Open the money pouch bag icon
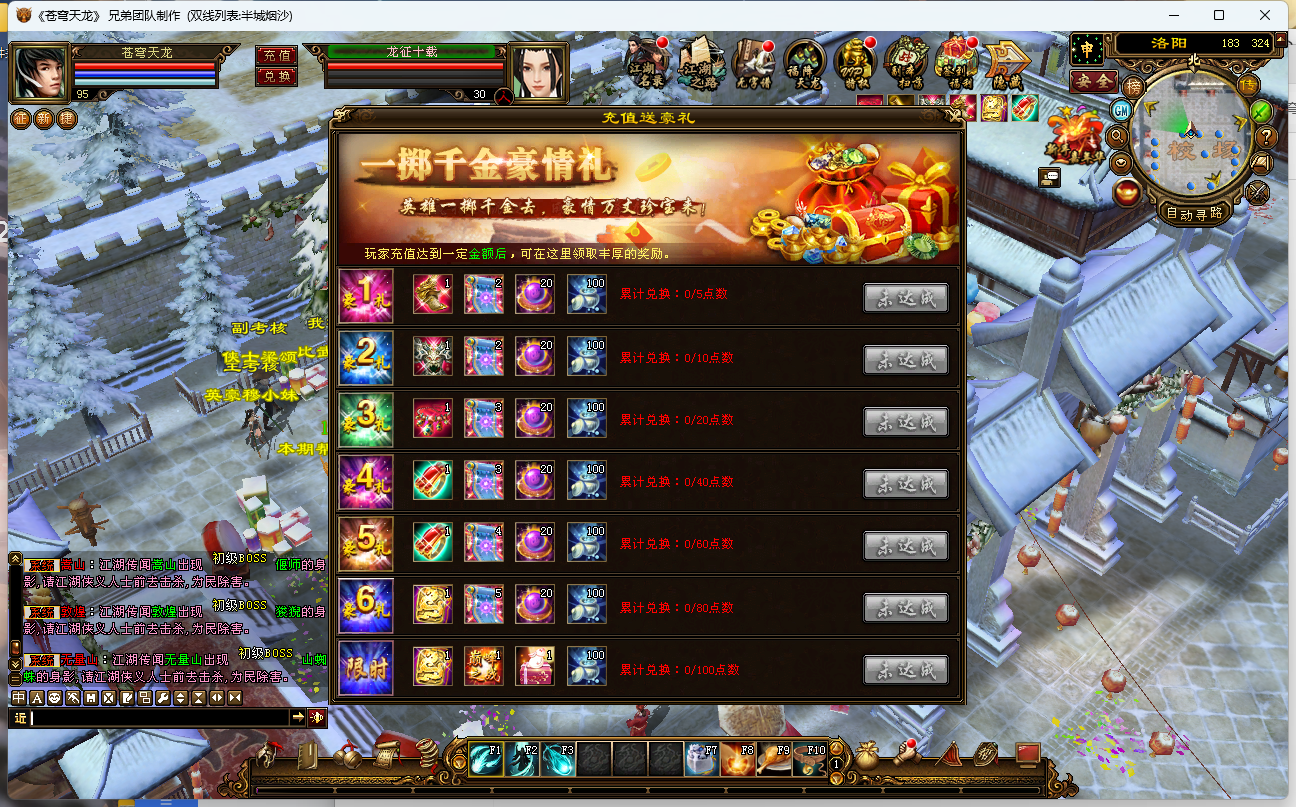 (x=866, y=755)
